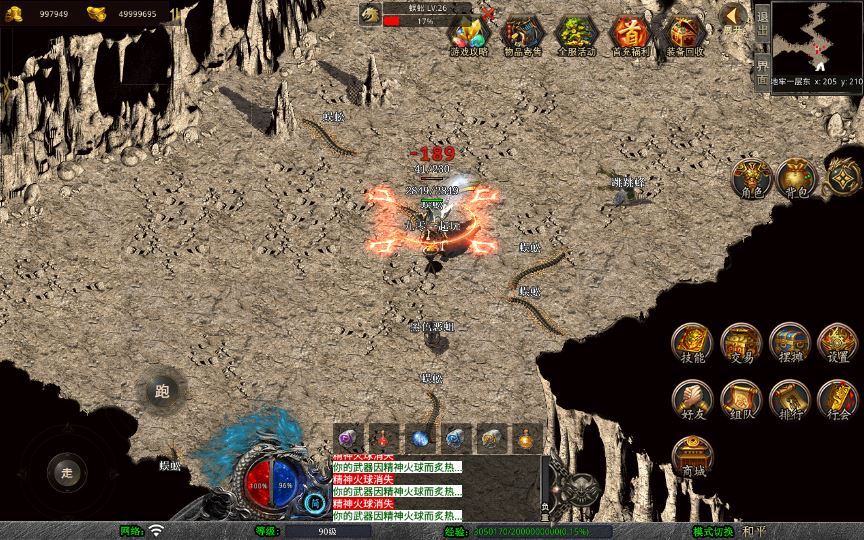Screen dimensions: 864x540
Task: Open the 装备回收 equipment recycling
Action: tap(684, 34)
